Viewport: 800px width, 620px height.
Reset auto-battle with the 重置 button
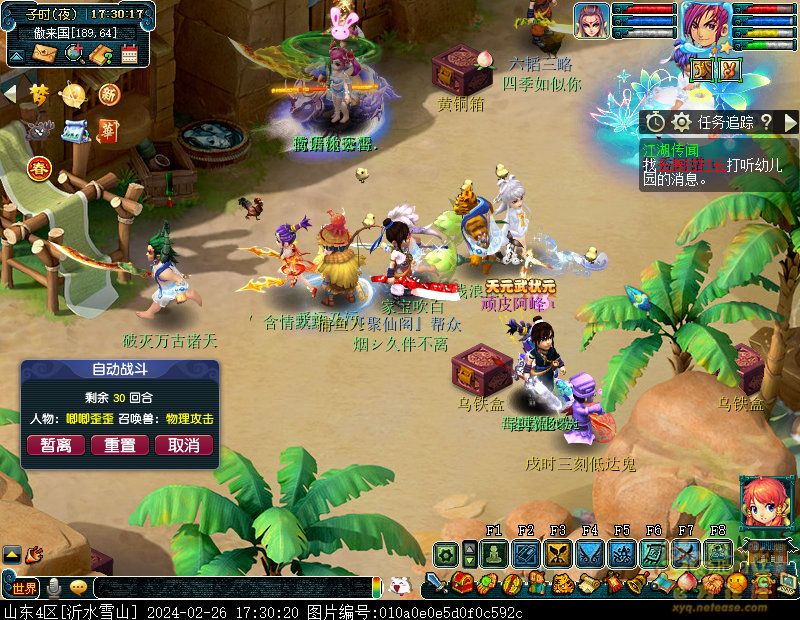[120, 445]
